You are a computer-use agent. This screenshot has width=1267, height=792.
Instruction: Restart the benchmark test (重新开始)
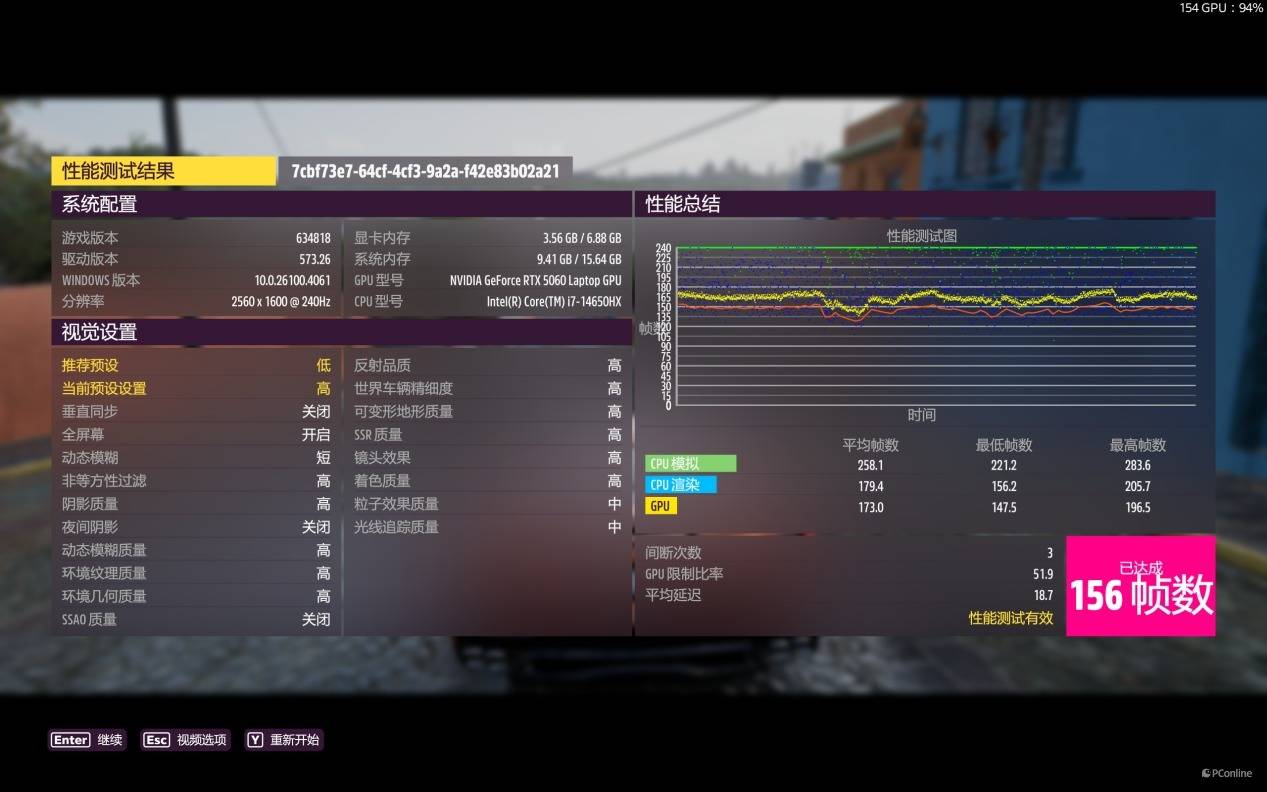point(284,740)
